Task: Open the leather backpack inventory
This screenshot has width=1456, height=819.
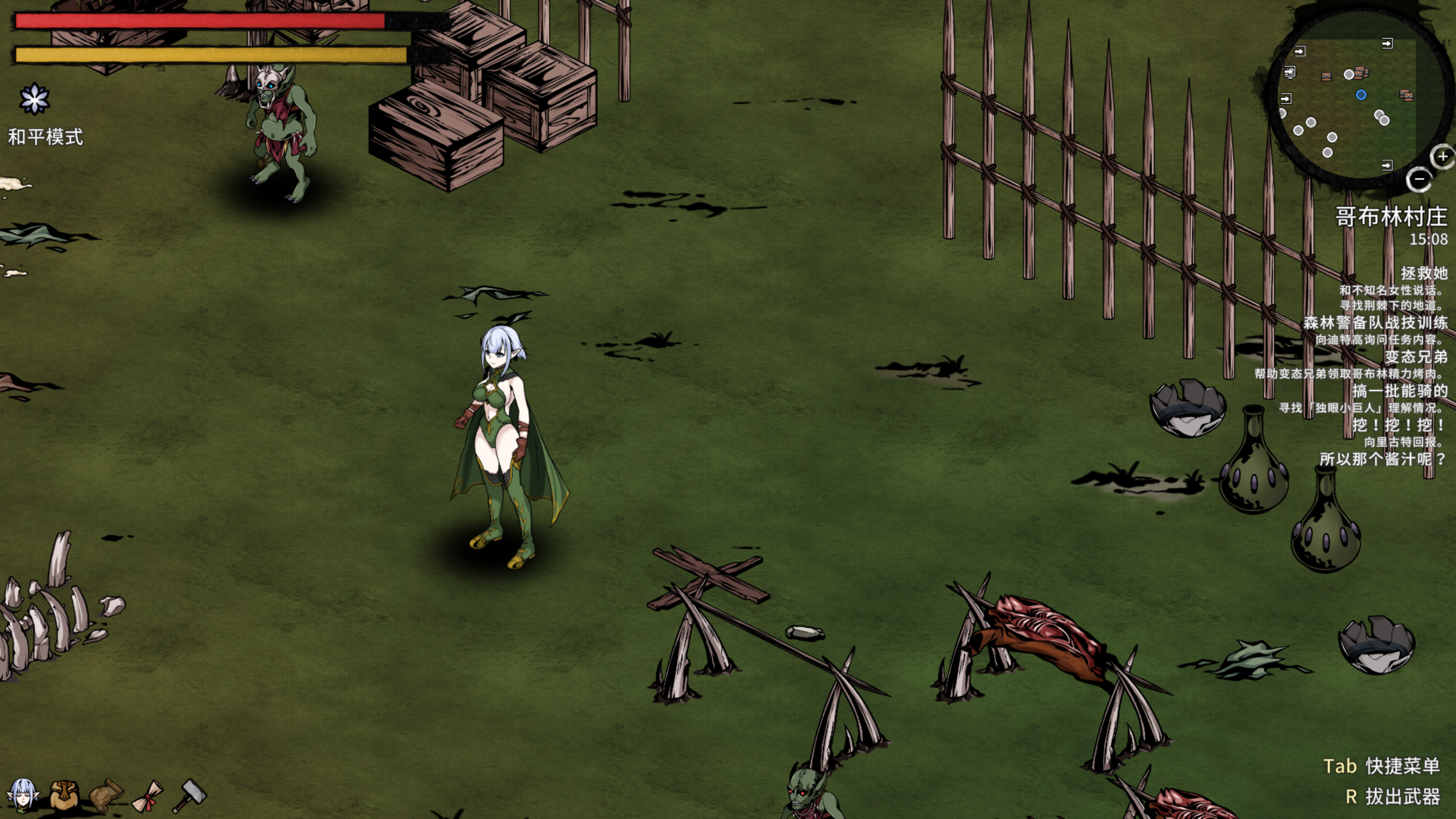Action: coord(64,794)
